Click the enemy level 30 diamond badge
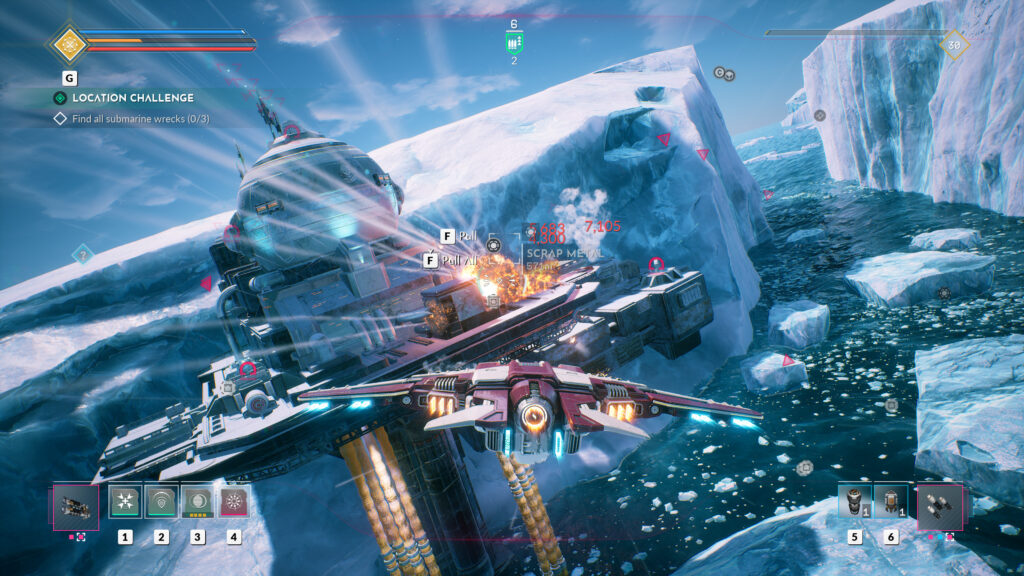 [953, 44]
